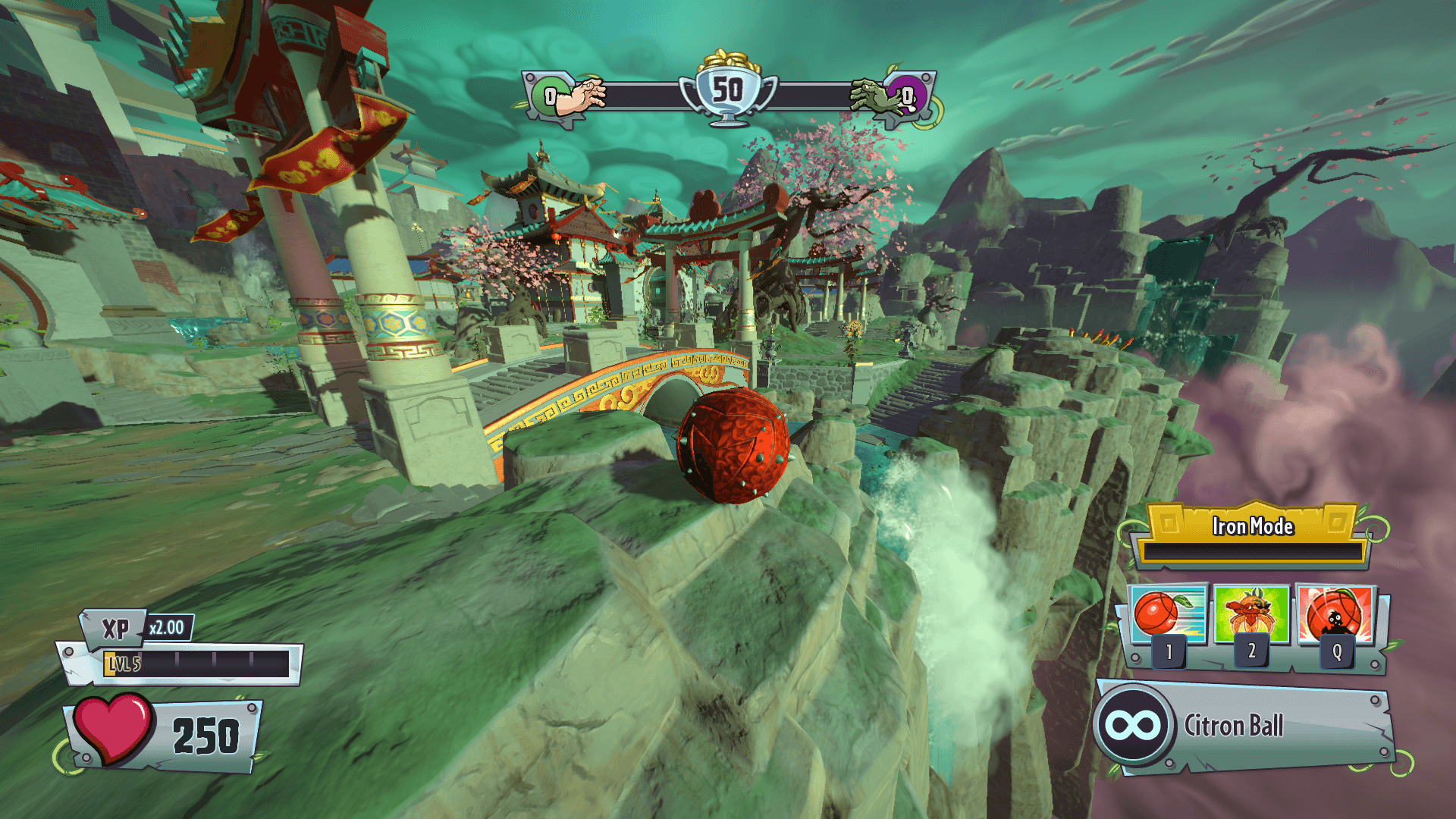Trigger the red ball with silhouette ability
This screenshot has width=1456, height=819.
1336,614
